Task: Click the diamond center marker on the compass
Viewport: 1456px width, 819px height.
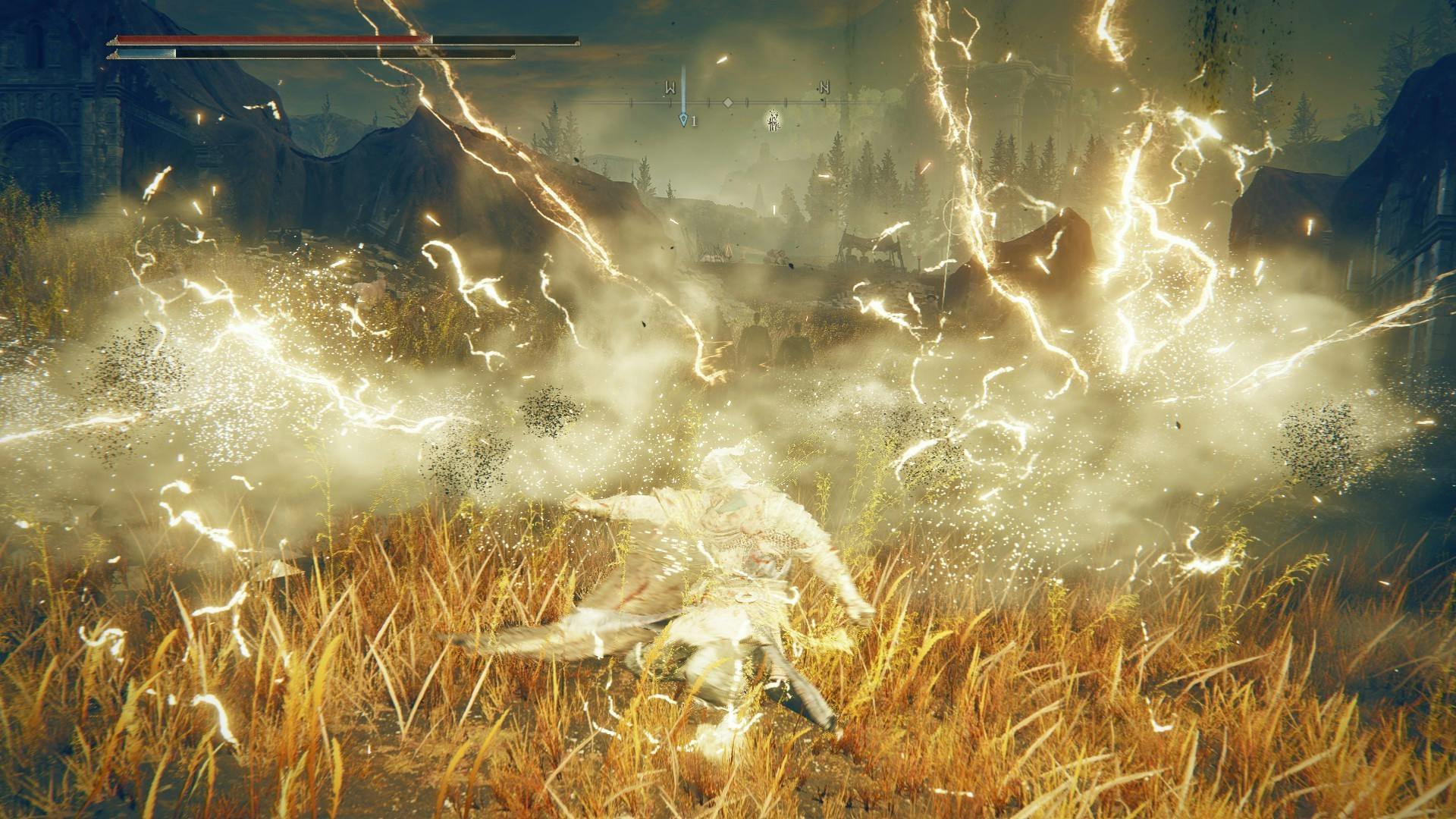Action: point(727,102)
